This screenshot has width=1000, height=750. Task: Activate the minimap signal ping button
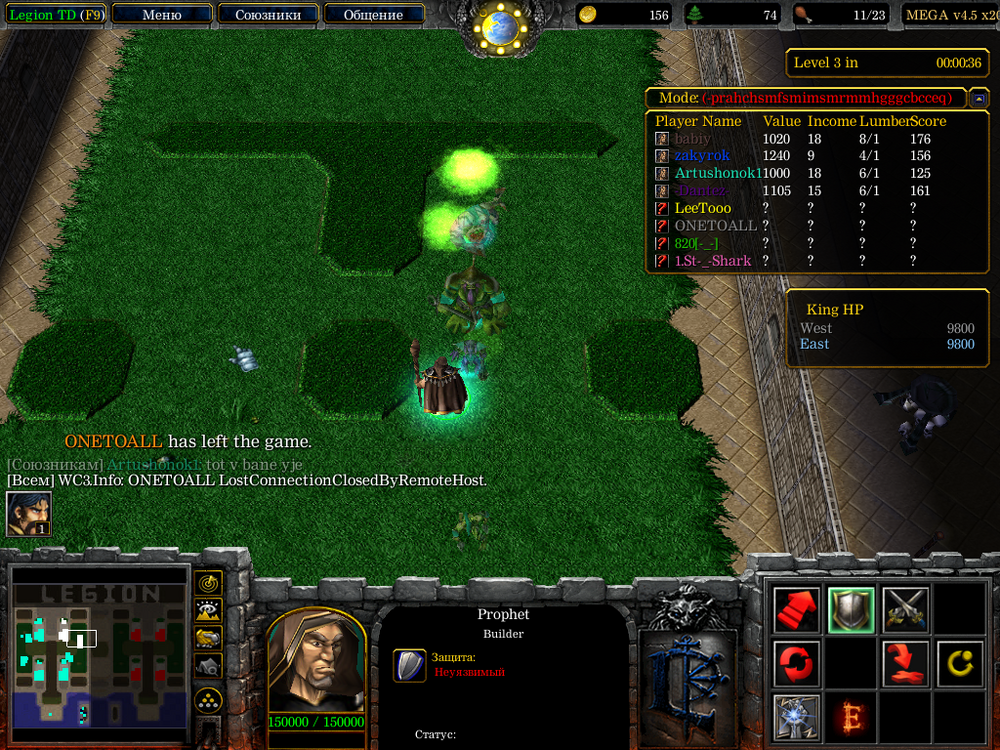pos(209,582)
